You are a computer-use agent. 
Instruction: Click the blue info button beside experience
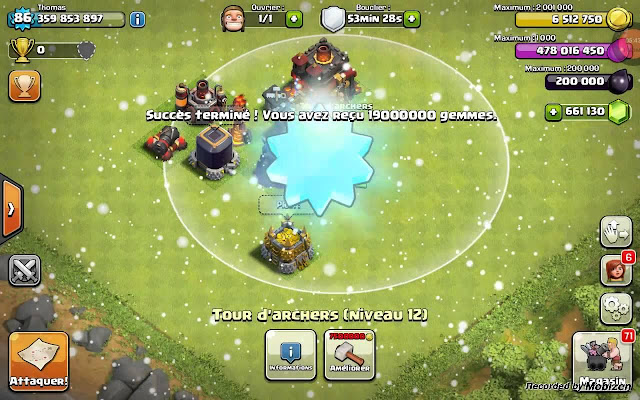tap(137, 19)
